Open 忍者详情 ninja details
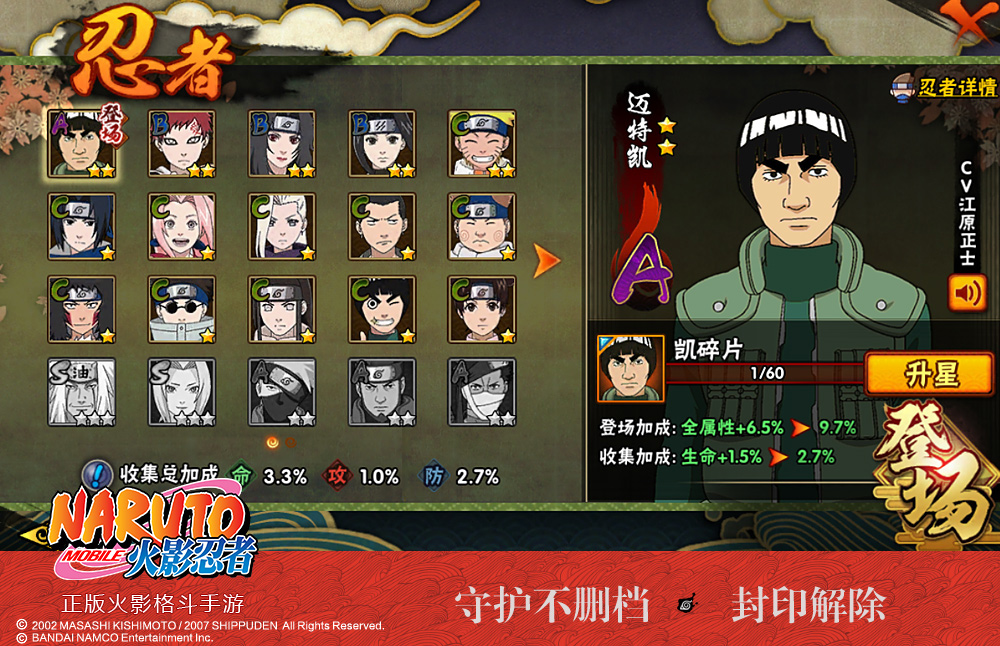The image size is (1000, 646). pyautogui.click(x=944, y=87)
